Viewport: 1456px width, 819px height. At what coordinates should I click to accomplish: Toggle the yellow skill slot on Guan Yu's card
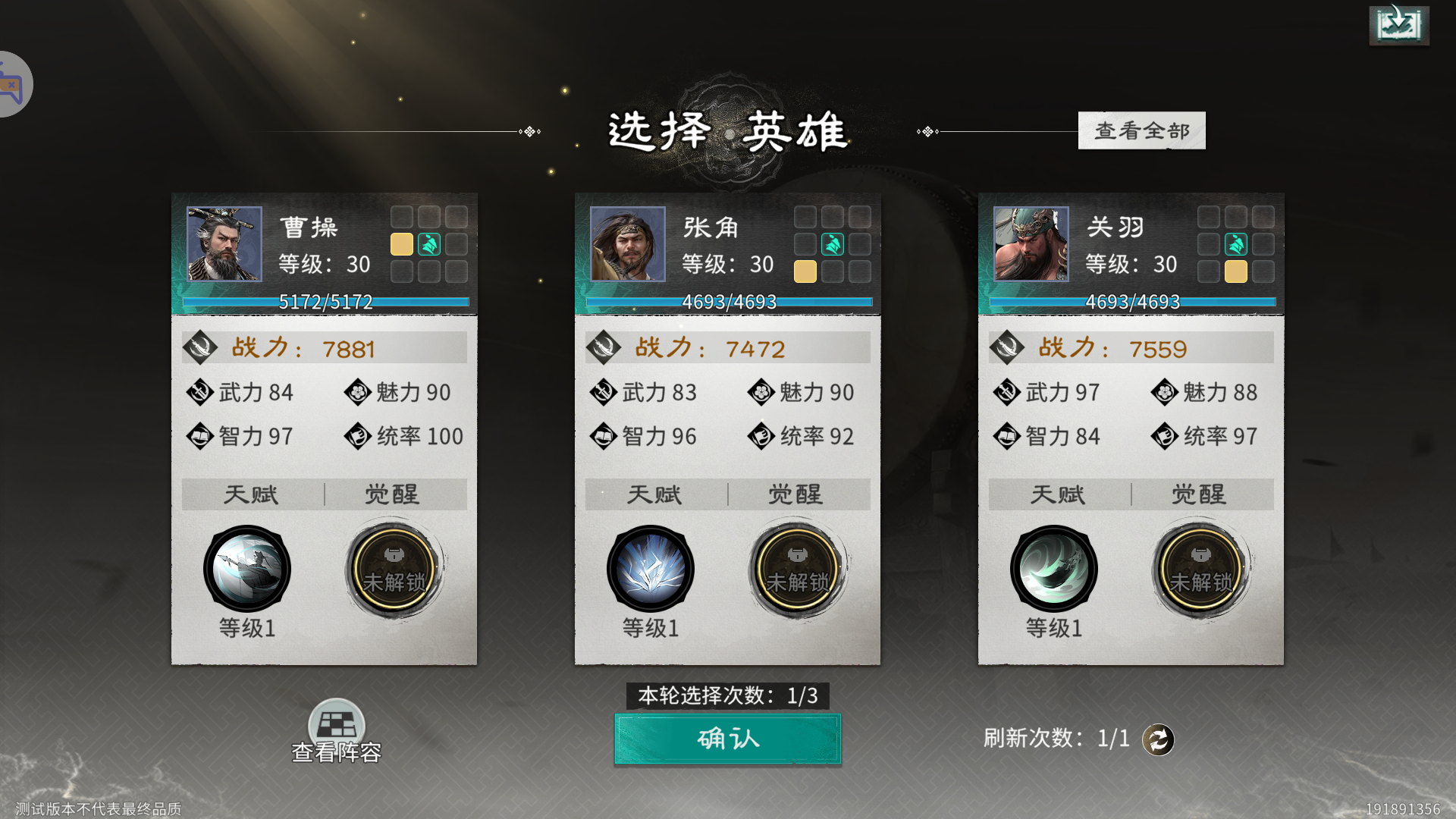(x=1235, y=271)
